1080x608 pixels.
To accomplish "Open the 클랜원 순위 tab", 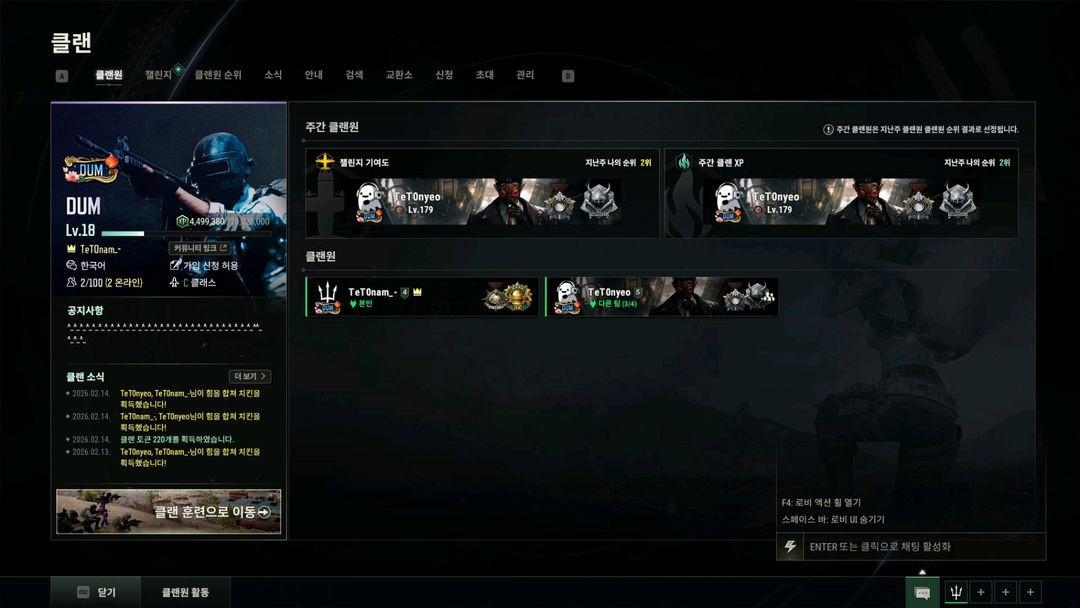I will pyautogui.click(x=218, y=75).
